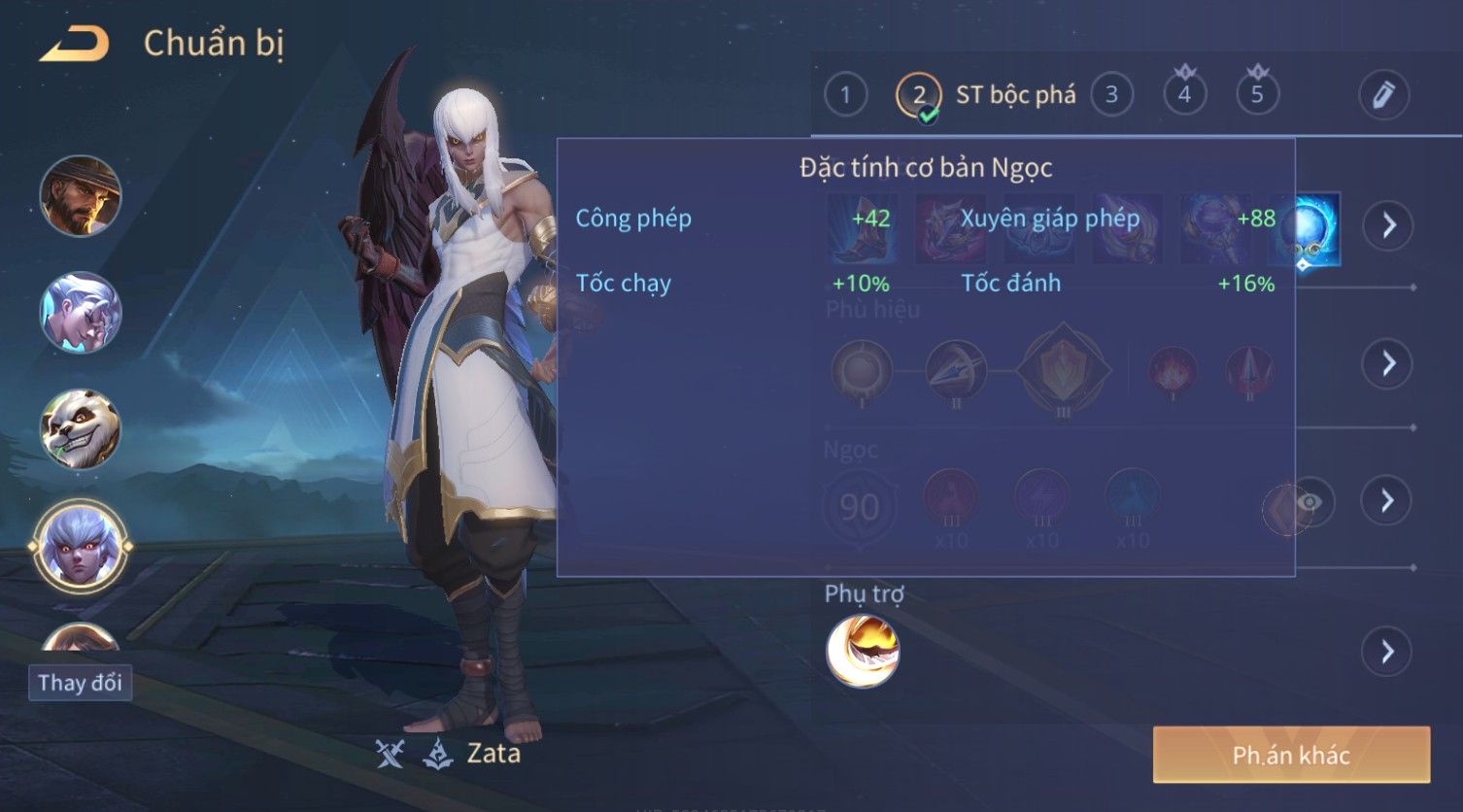Edit the preset name with pencil icon
The height and width of the screenshot is (812, 1463).
pos(1383,95)
